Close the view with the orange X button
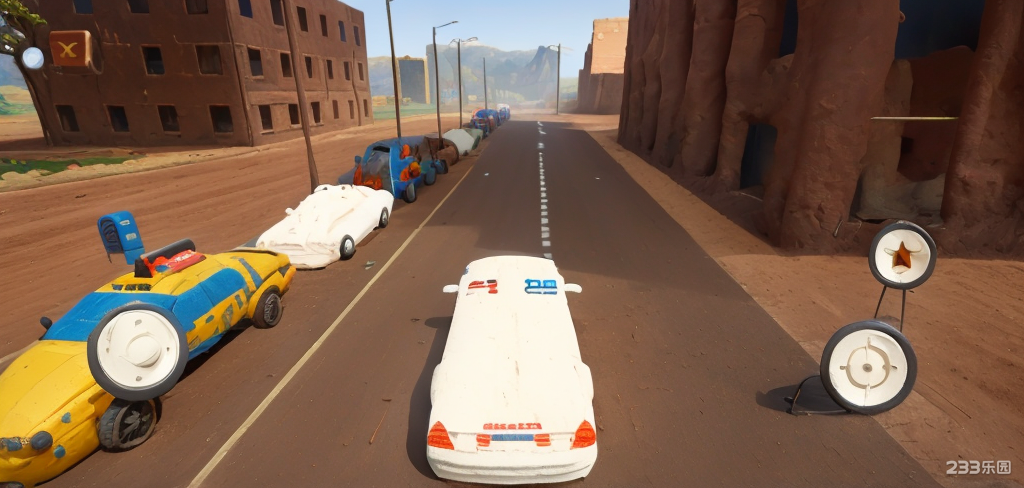The image size is (1024, 488). (69, 48)
